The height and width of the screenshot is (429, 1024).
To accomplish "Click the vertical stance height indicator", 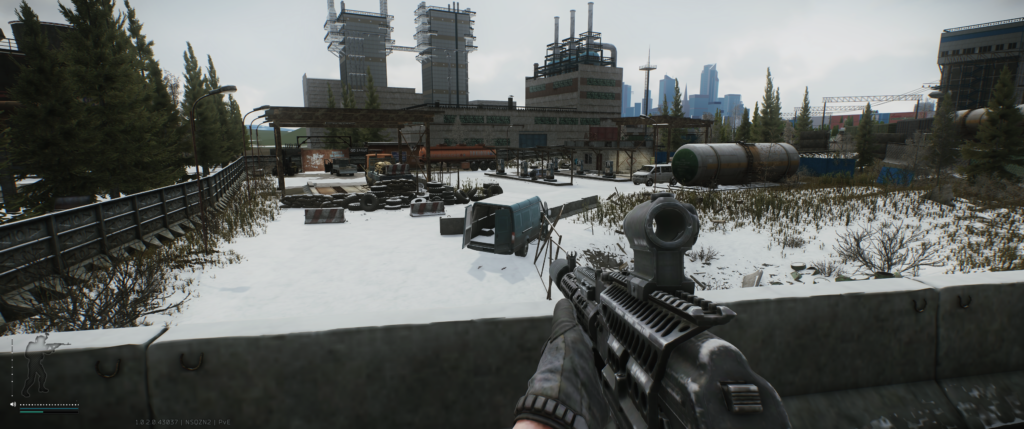I will click(12, 368).
